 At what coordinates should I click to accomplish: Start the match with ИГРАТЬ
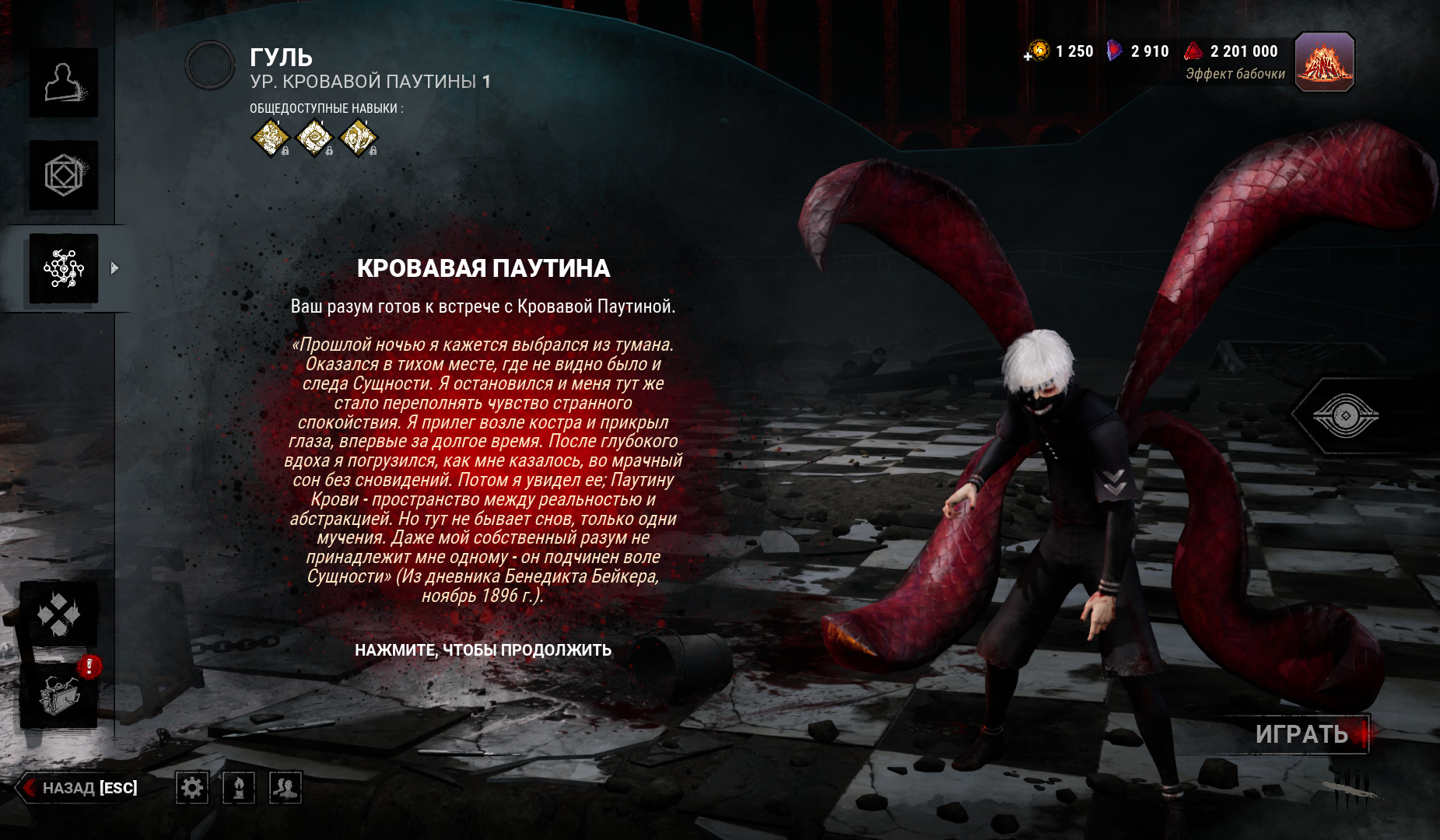[1302, 734]
